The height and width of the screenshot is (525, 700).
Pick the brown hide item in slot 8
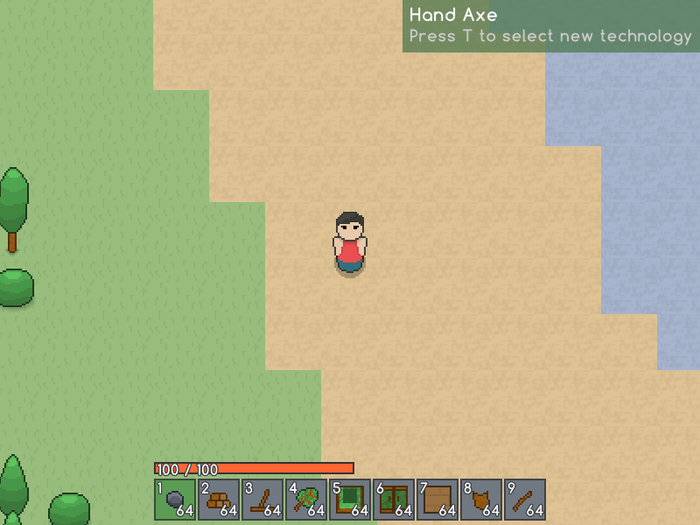coord(481,499)
